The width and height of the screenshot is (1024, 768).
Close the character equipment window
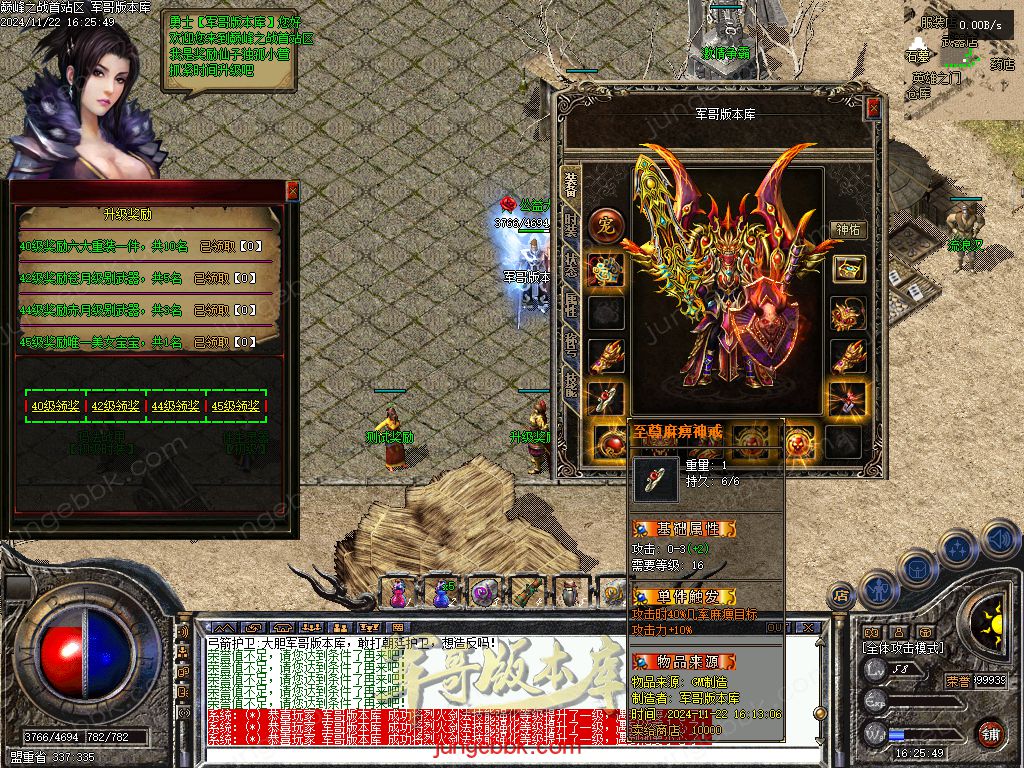coord(873,107)
